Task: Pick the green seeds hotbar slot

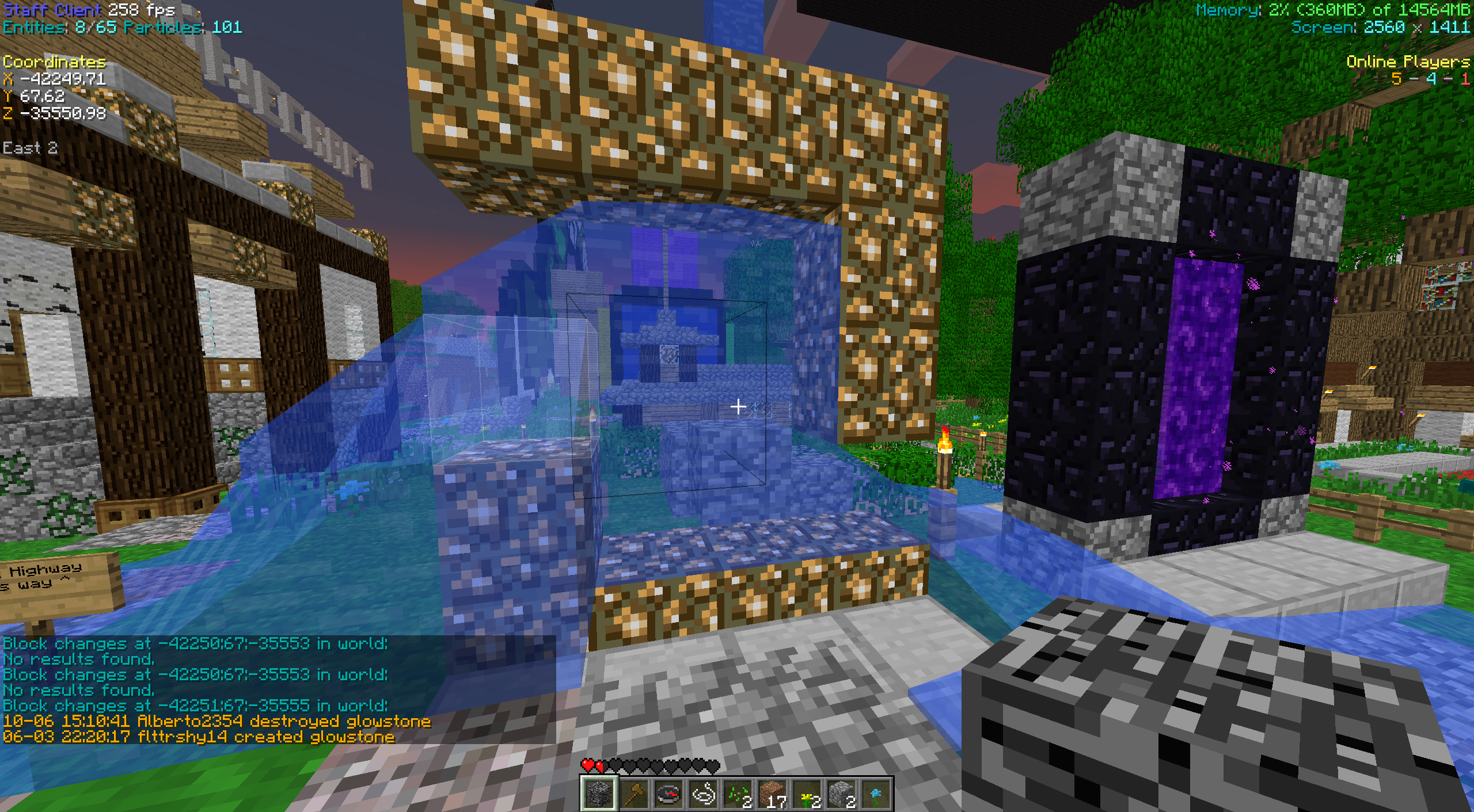Action: (737, 794)
